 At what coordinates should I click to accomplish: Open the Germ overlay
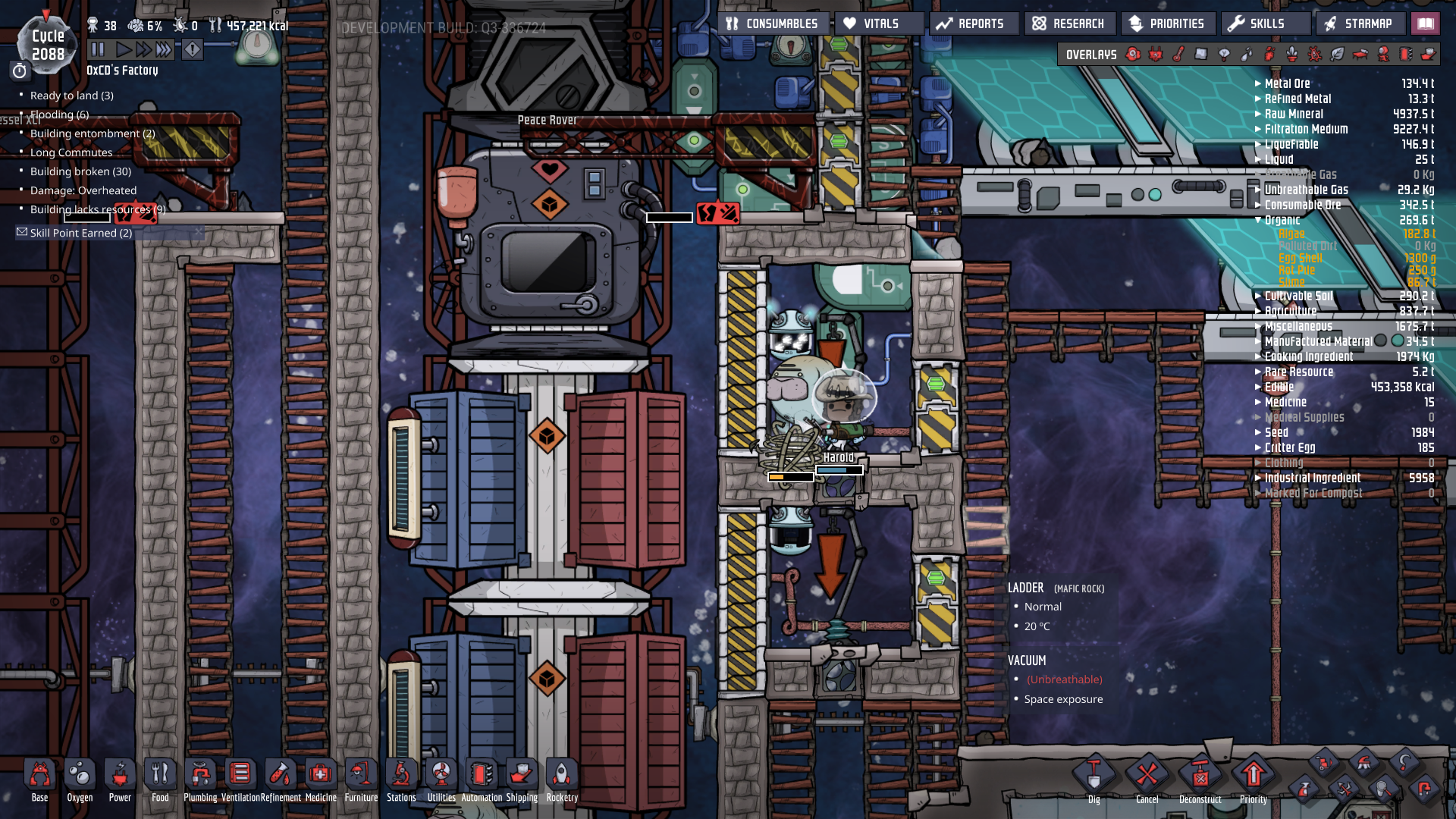[1313, 55]
